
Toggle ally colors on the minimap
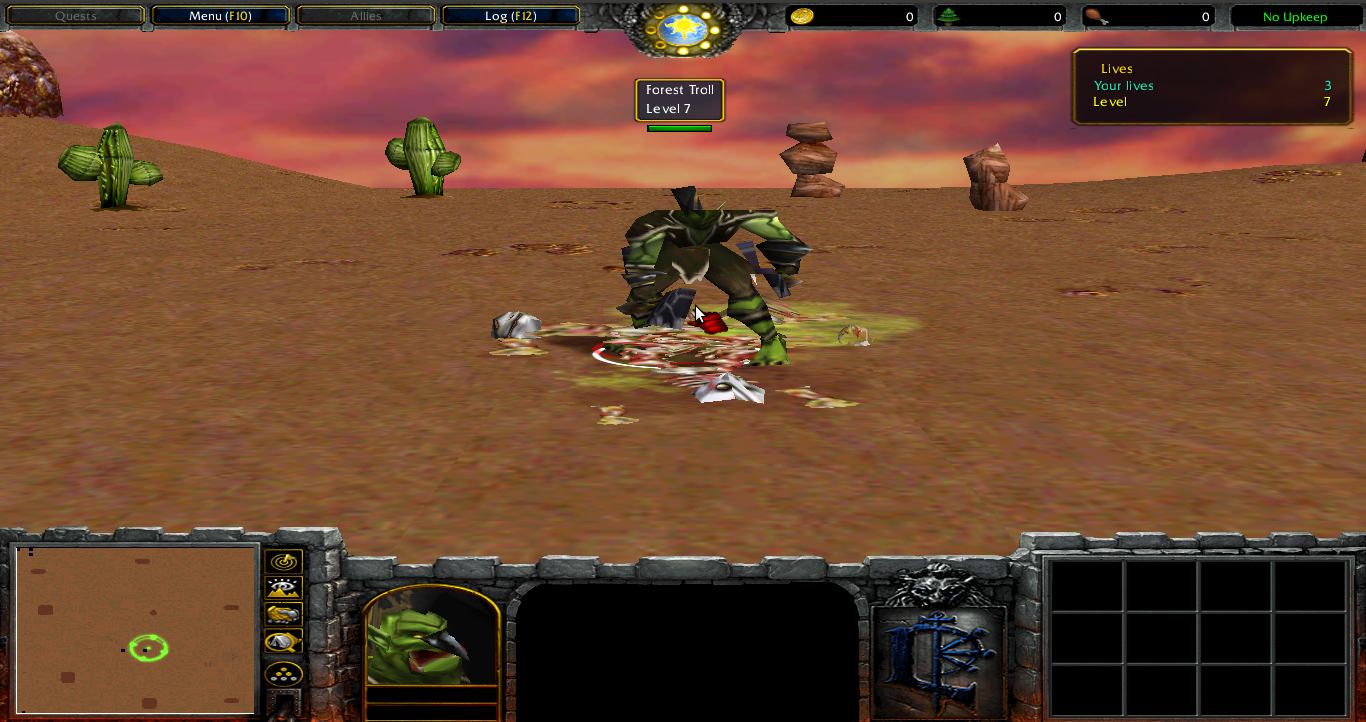[283, 615]
